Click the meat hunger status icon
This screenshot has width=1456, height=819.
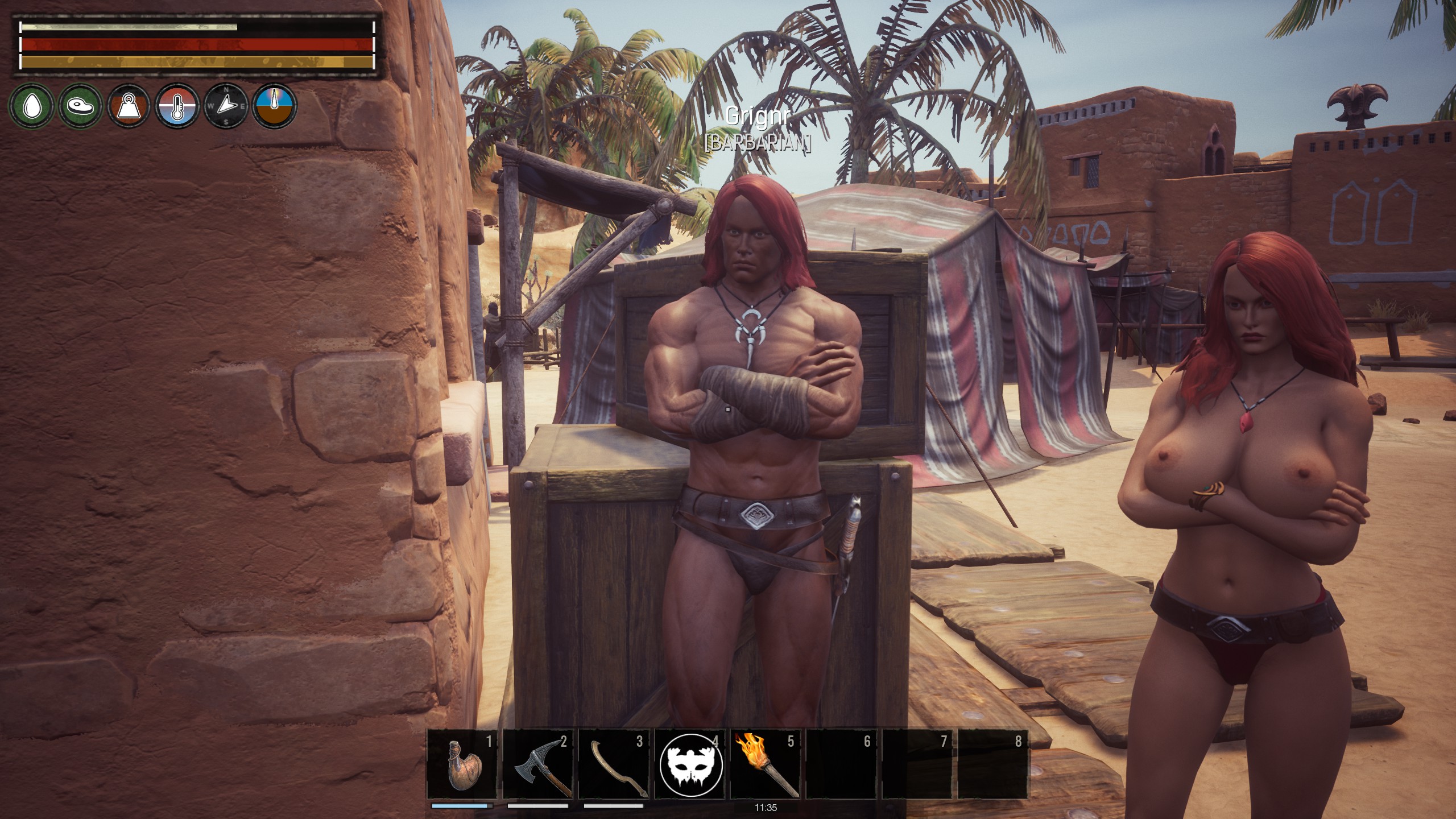point(80,105)
